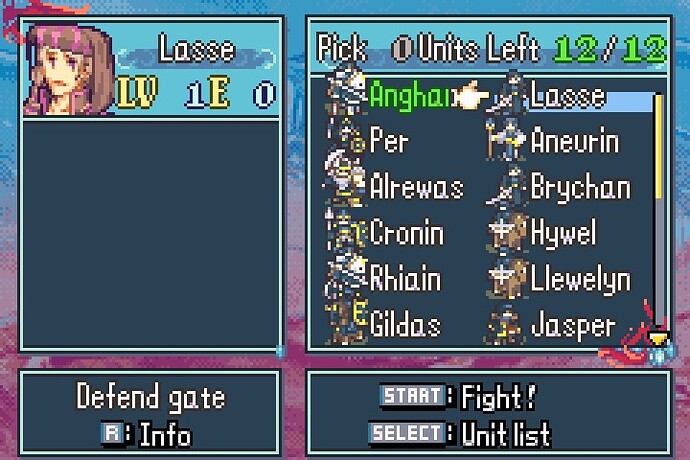Show Info for the Defend gate objective
The image size is (690, 460).
(146, 434)
